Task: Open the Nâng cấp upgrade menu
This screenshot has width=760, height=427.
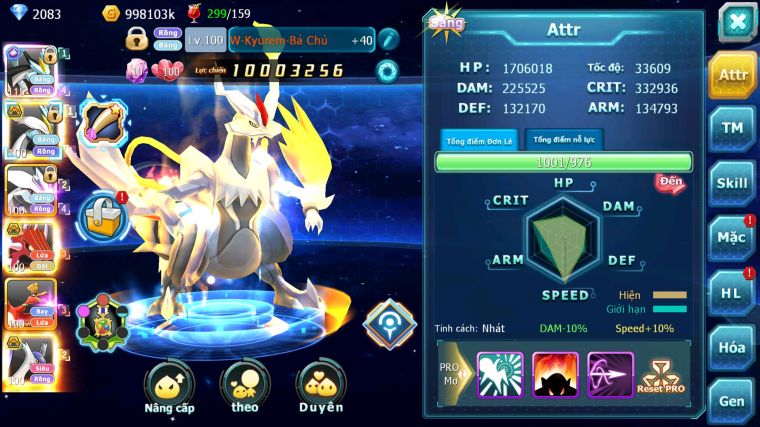Action: click(169, 388)
